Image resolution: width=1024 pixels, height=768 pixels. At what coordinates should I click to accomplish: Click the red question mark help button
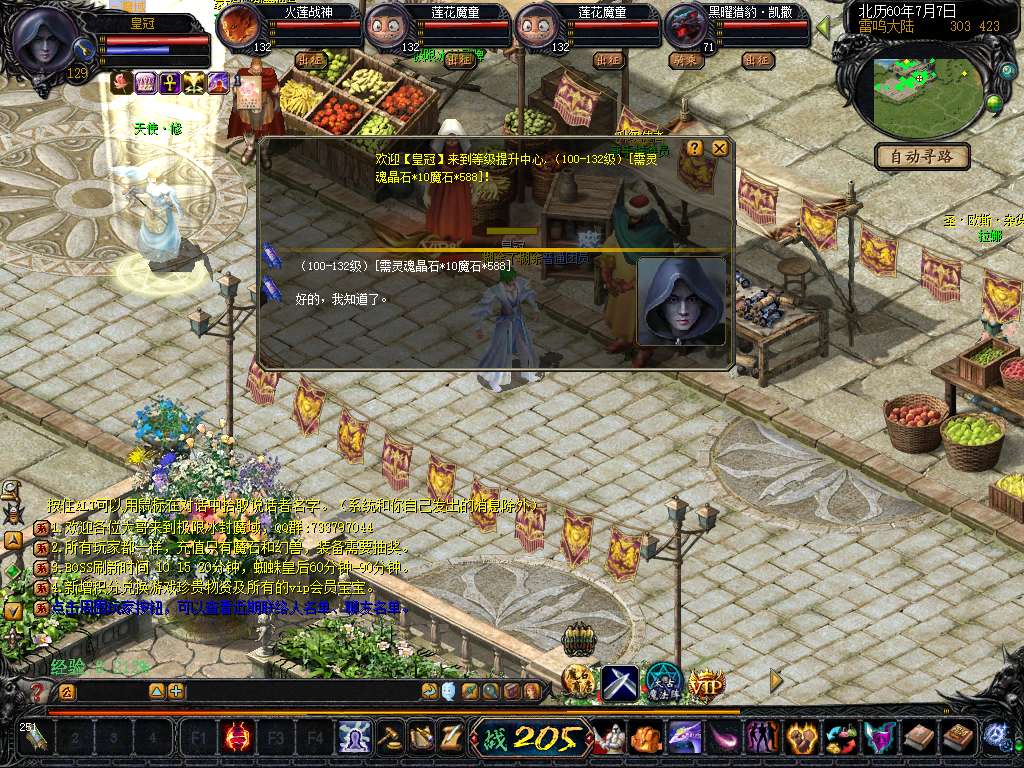pos(38,691)
